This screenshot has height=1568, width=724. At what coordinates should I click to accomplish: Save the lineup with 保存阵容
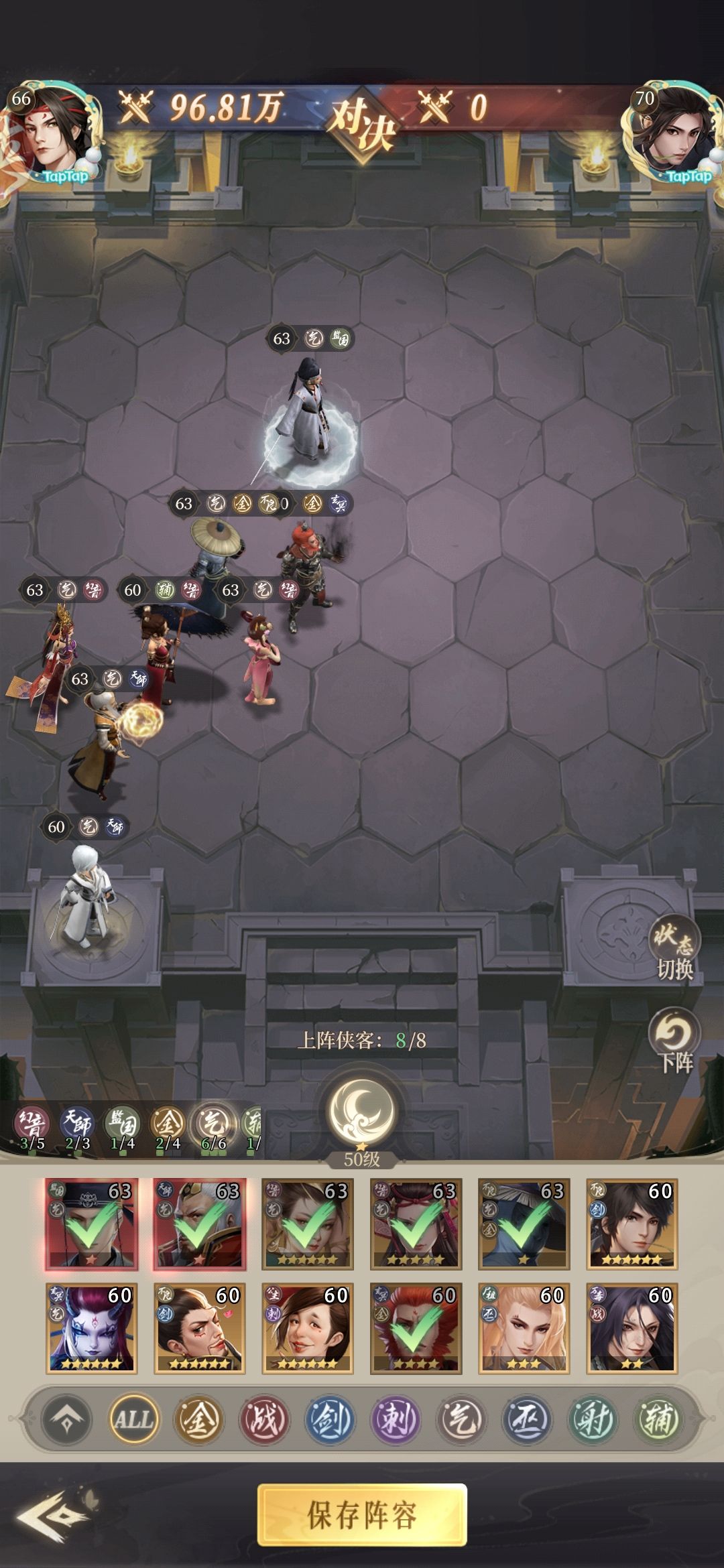362,1514
